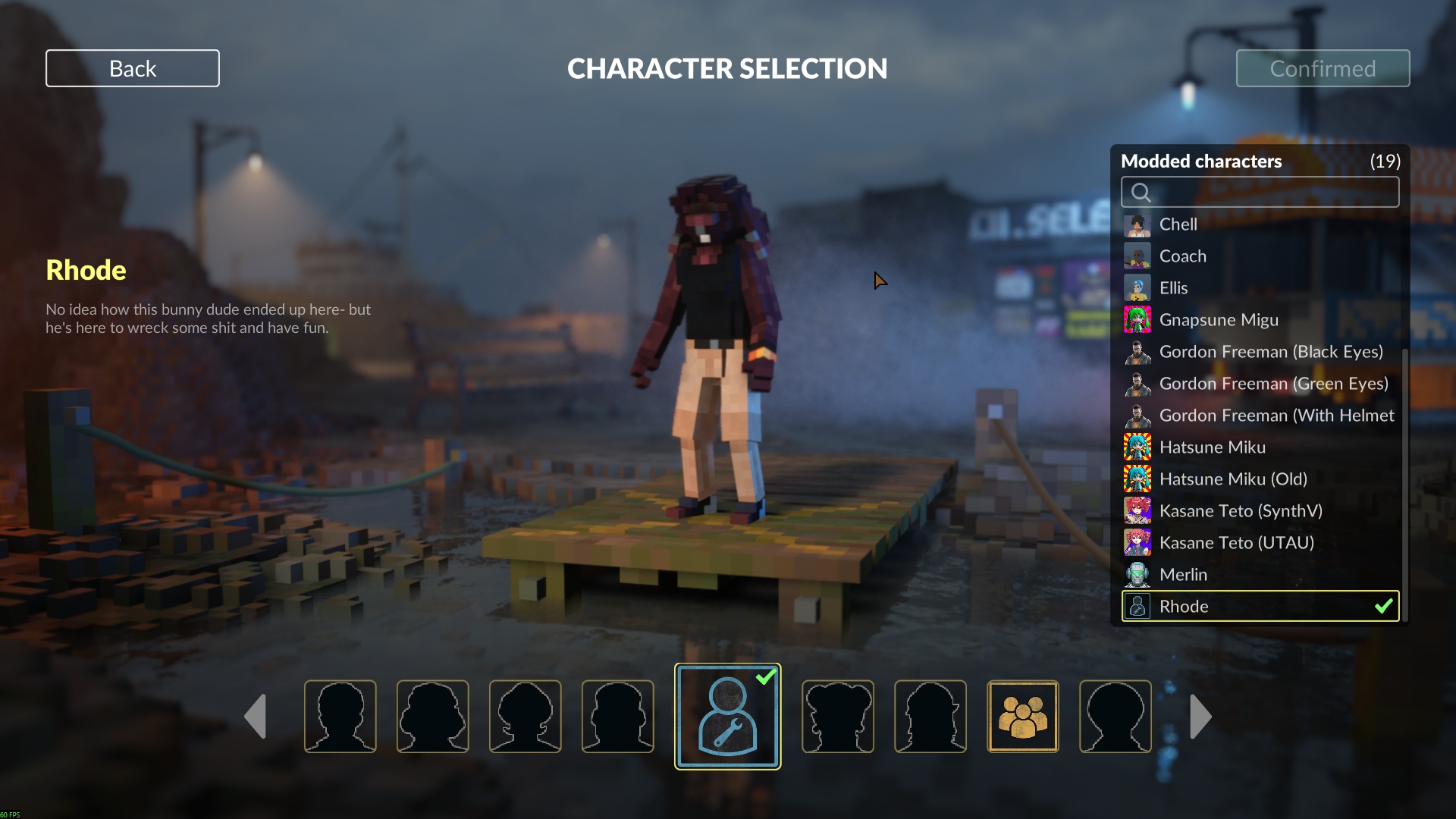Viewport: 1456px width, 819px height.
Task: Pick Ellis from modded characters
Action: tap(1173, 288)
